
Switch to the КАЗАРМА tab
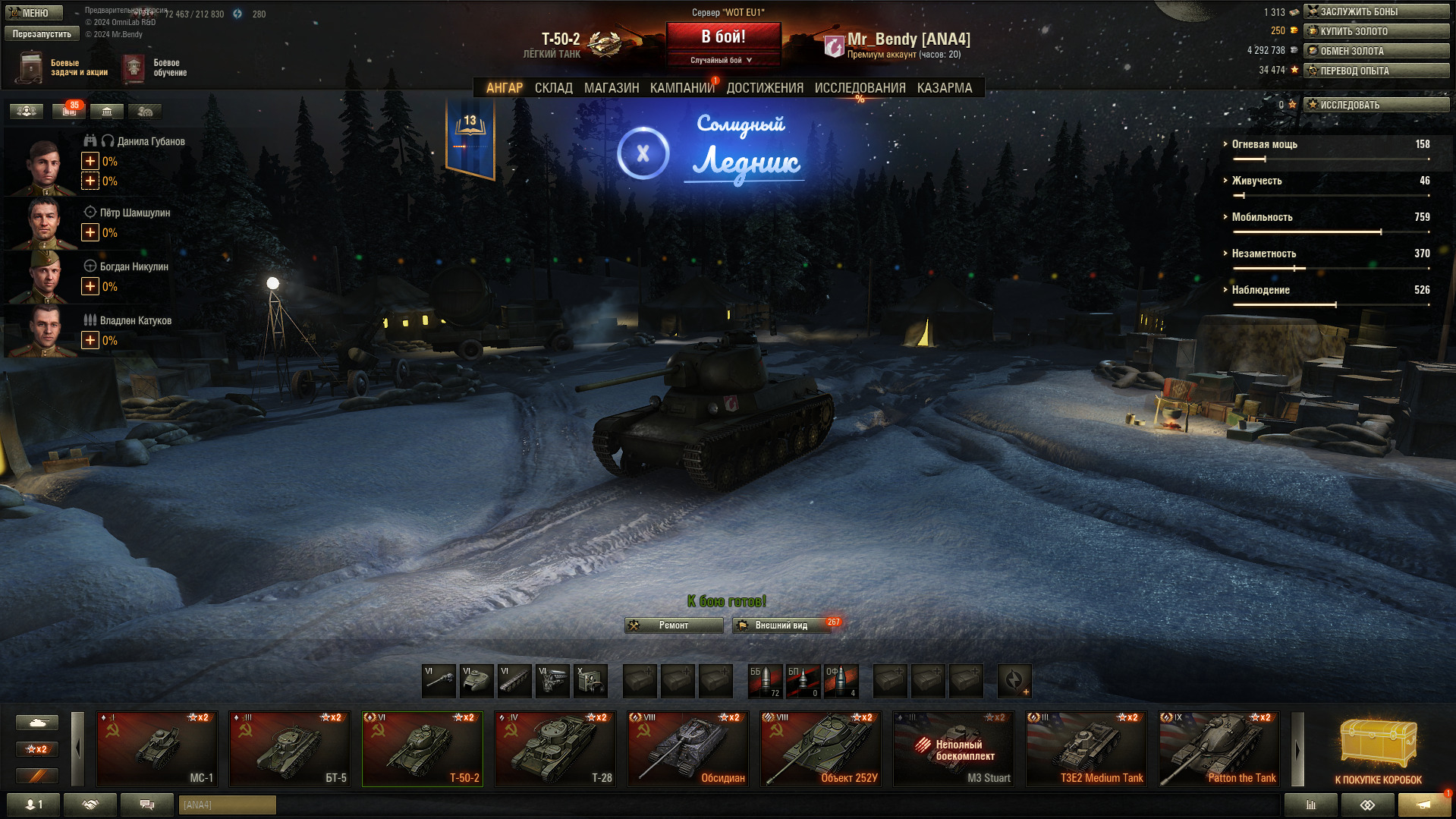(944, 88)
